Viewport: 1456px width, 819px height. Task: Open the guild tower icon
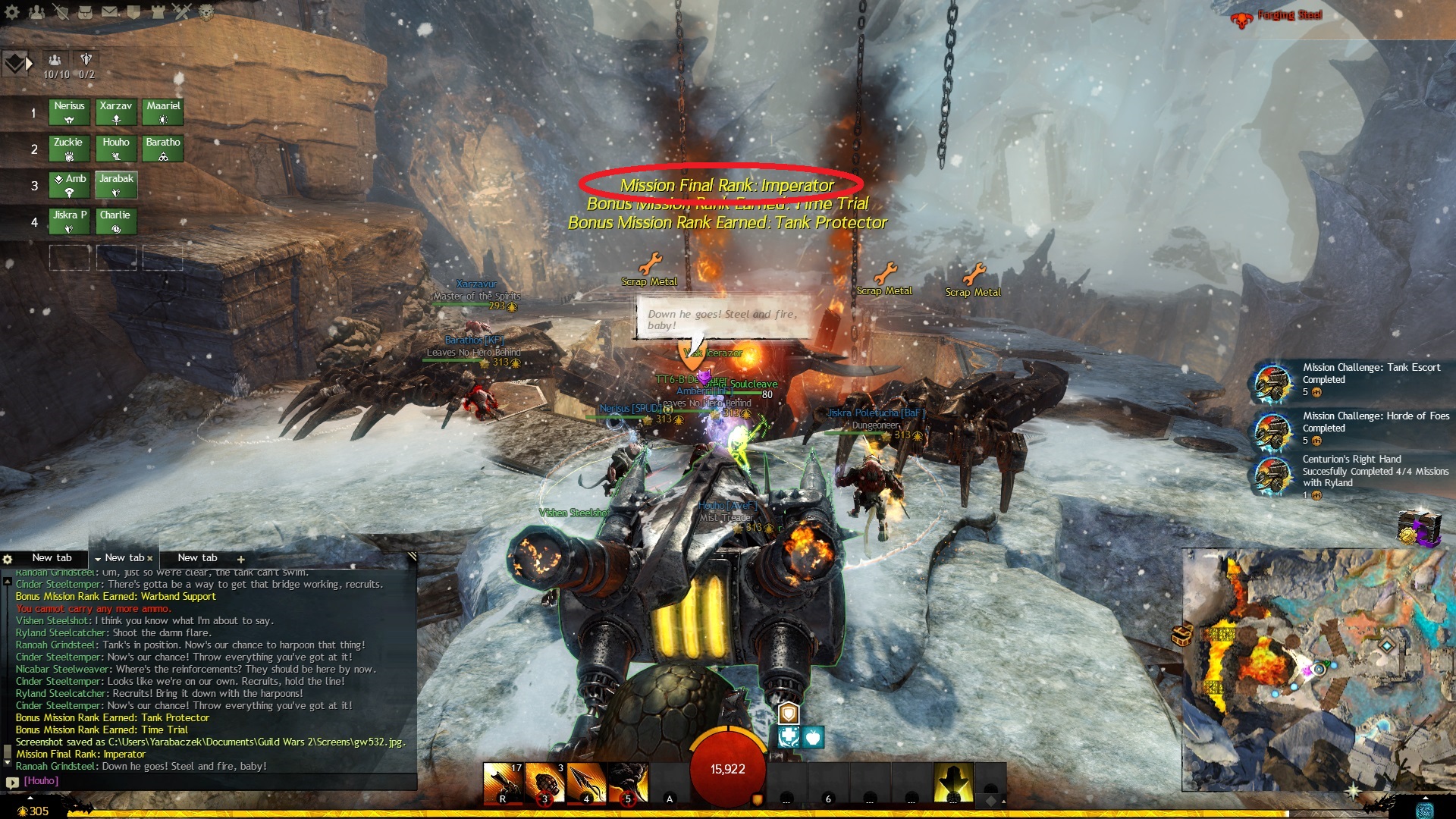point(158,12)
